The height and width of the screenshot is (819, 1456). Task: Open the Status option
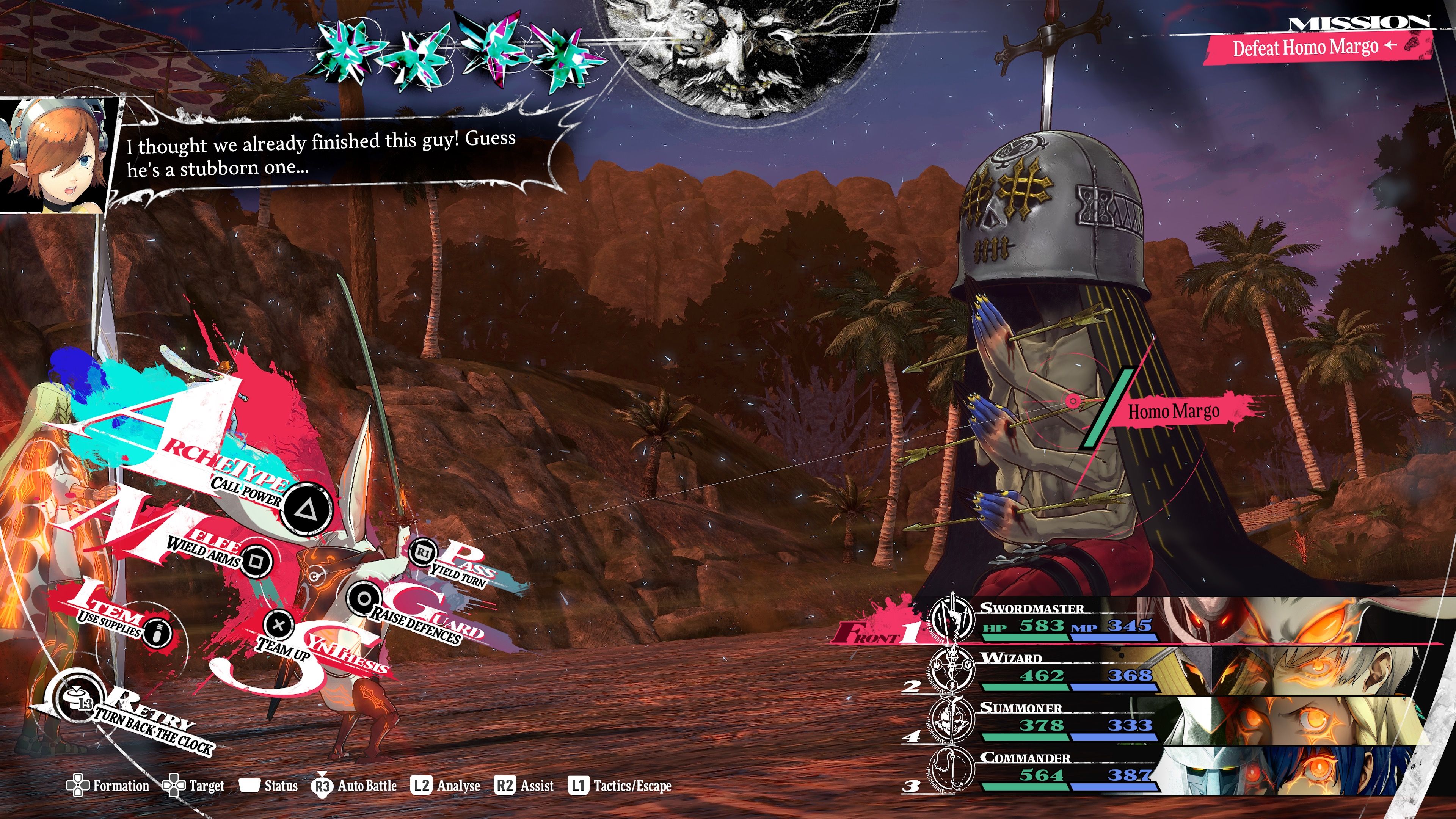tap(269, 786)
